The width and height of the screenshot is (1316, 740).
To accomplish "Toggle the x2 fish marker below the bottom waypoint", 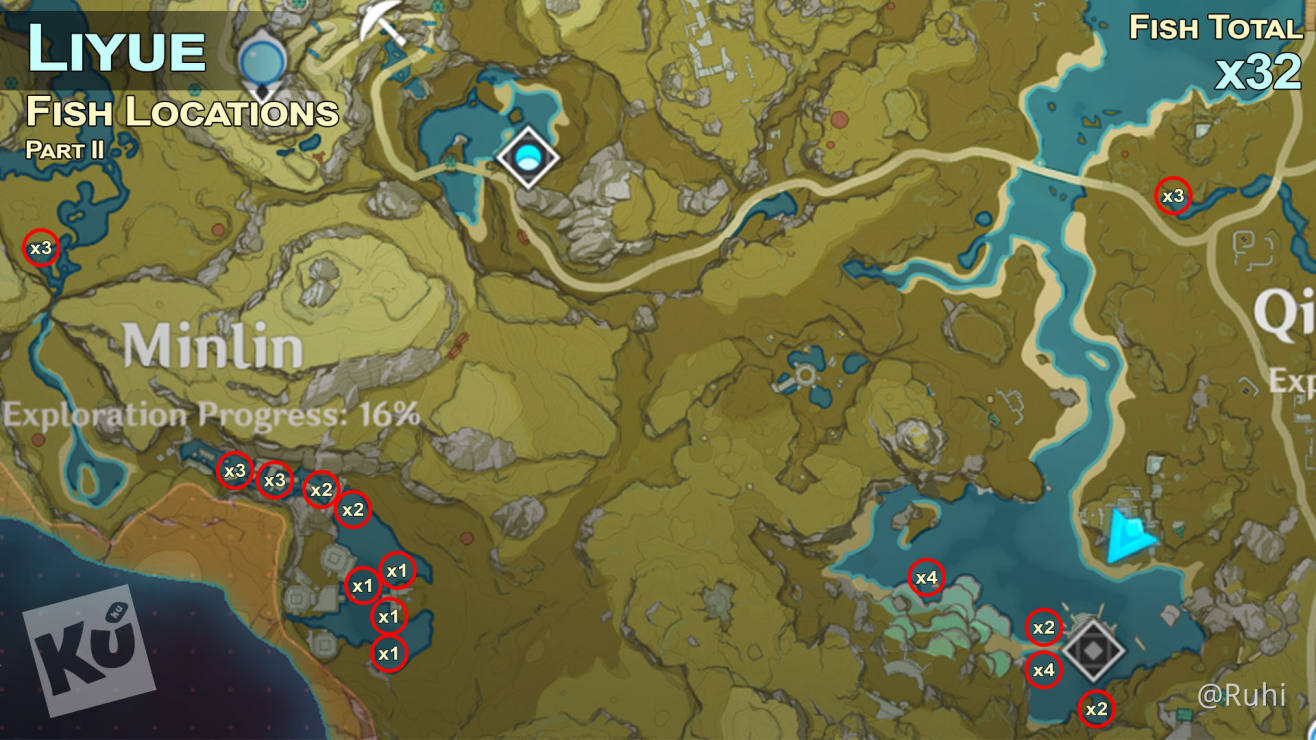I will point(1096,708).
